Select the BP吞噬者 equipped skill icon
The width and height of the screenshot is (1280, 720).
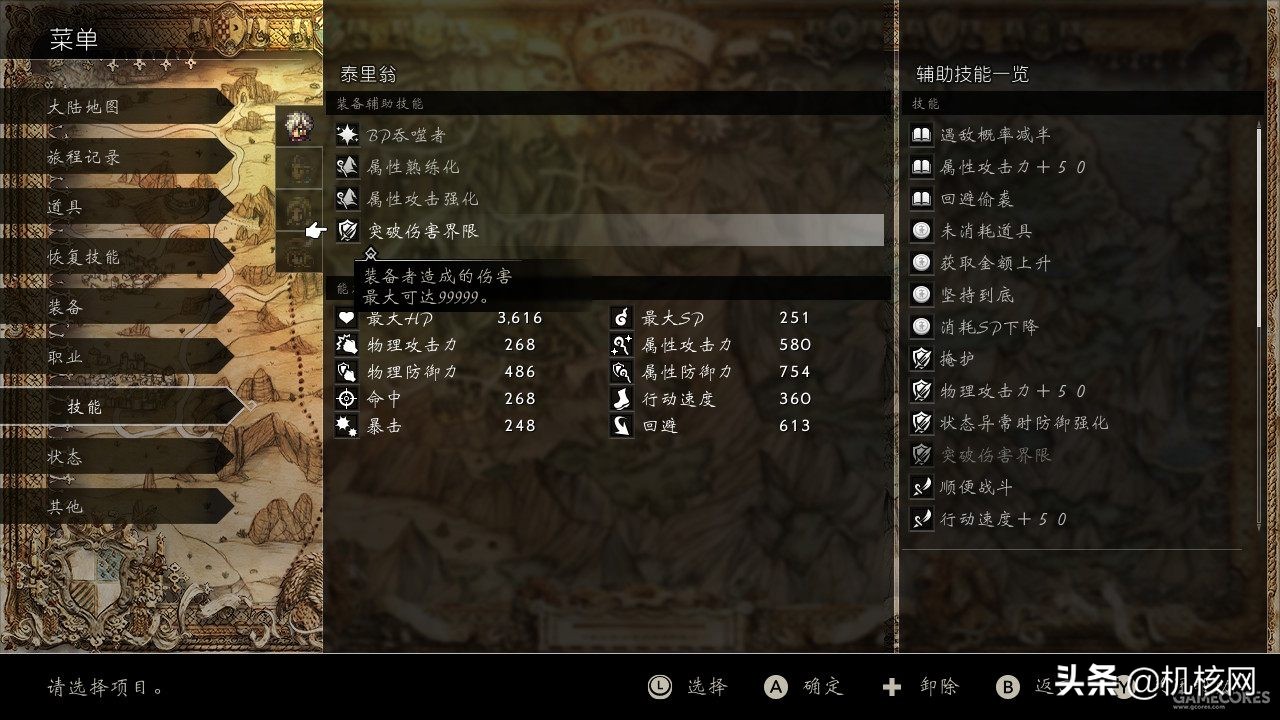click(346, 135)
